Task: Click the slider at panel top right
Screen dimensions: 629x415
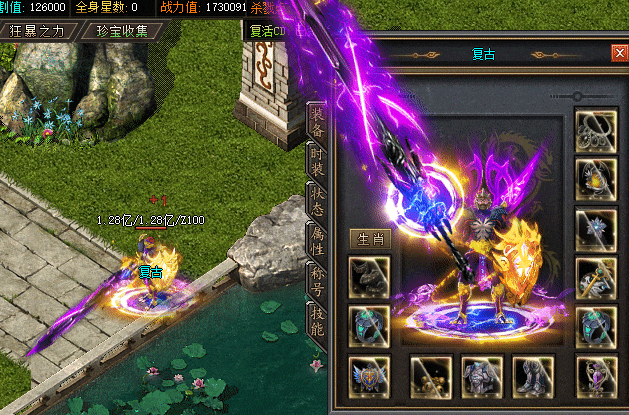Action: (x=579, y=96)
